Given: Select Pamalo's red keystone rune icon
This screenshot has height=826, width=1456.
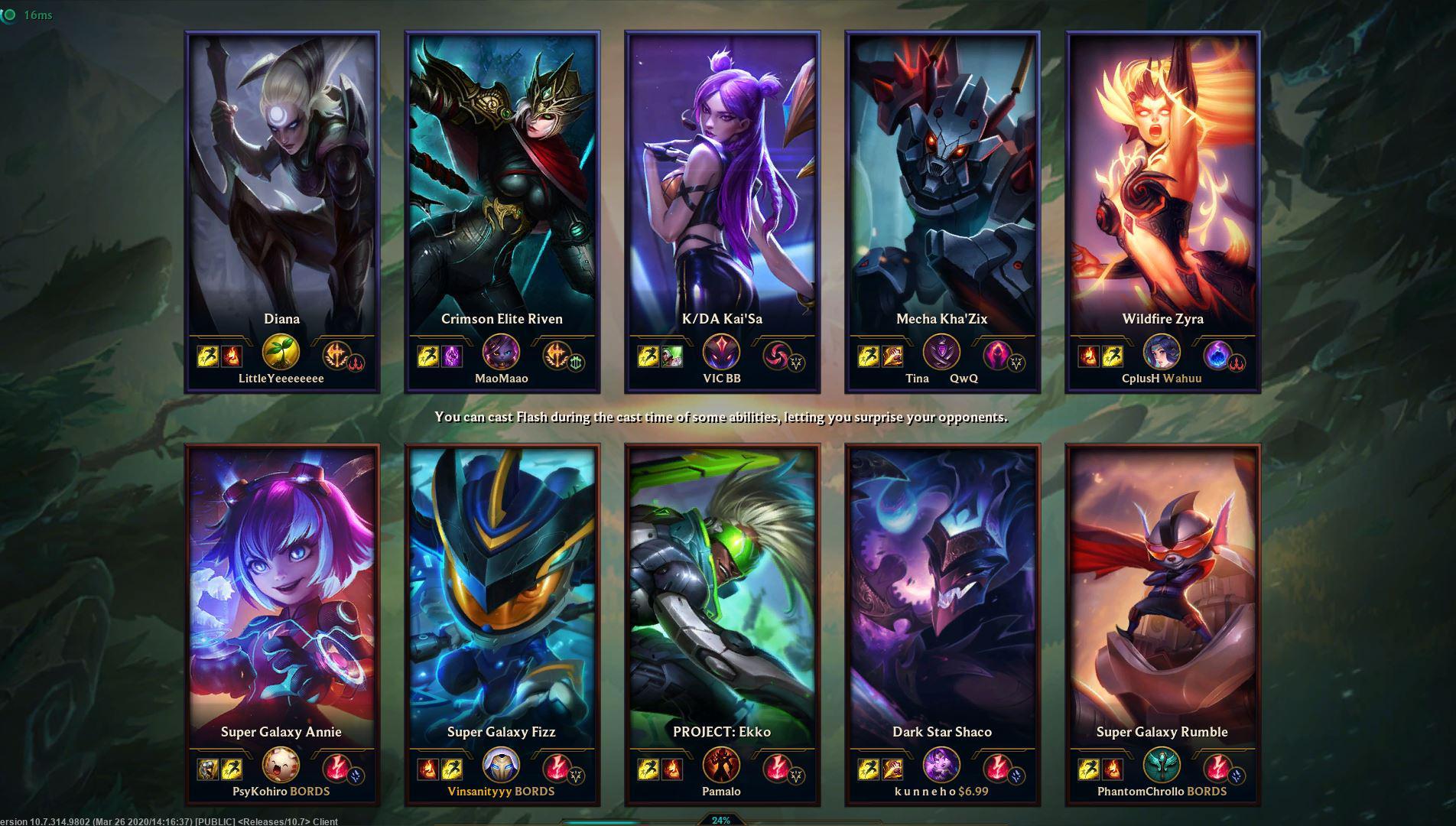Looking at the screenshot, I should pos(777,768).
